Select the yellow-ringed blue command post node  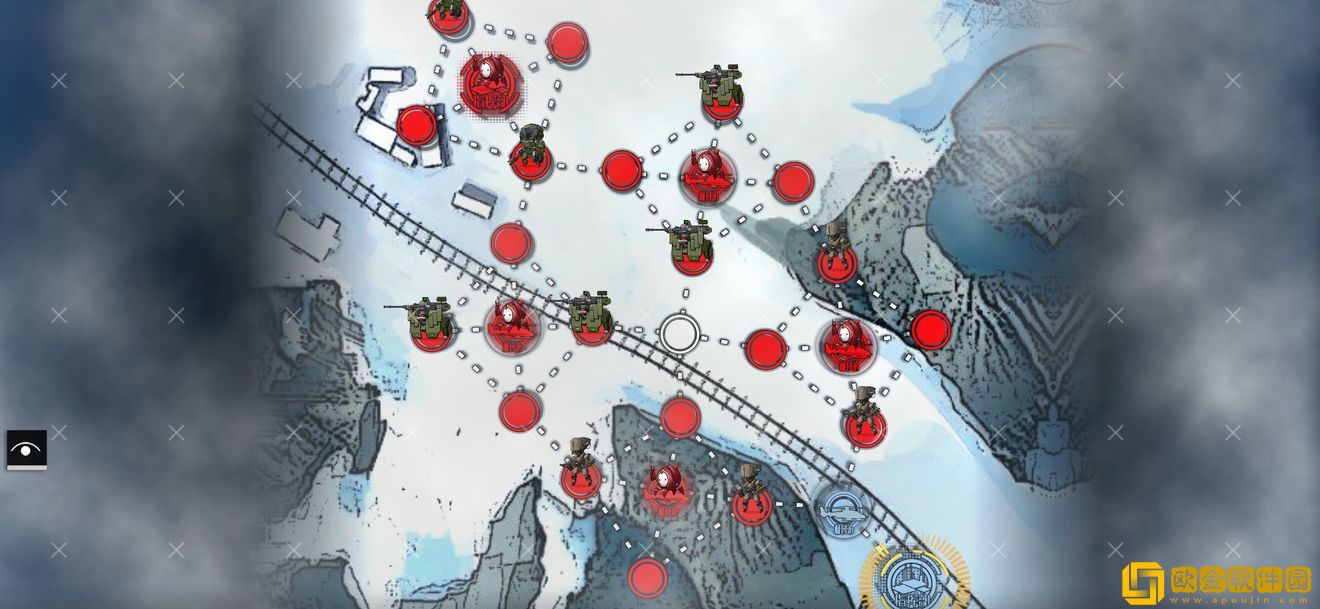(x=911, y=578)
